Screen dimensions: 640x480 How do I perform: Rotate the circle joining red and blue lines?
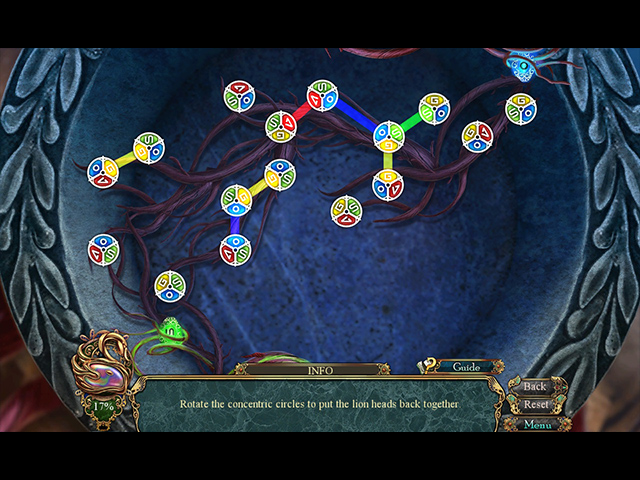[x=322, y=95]
